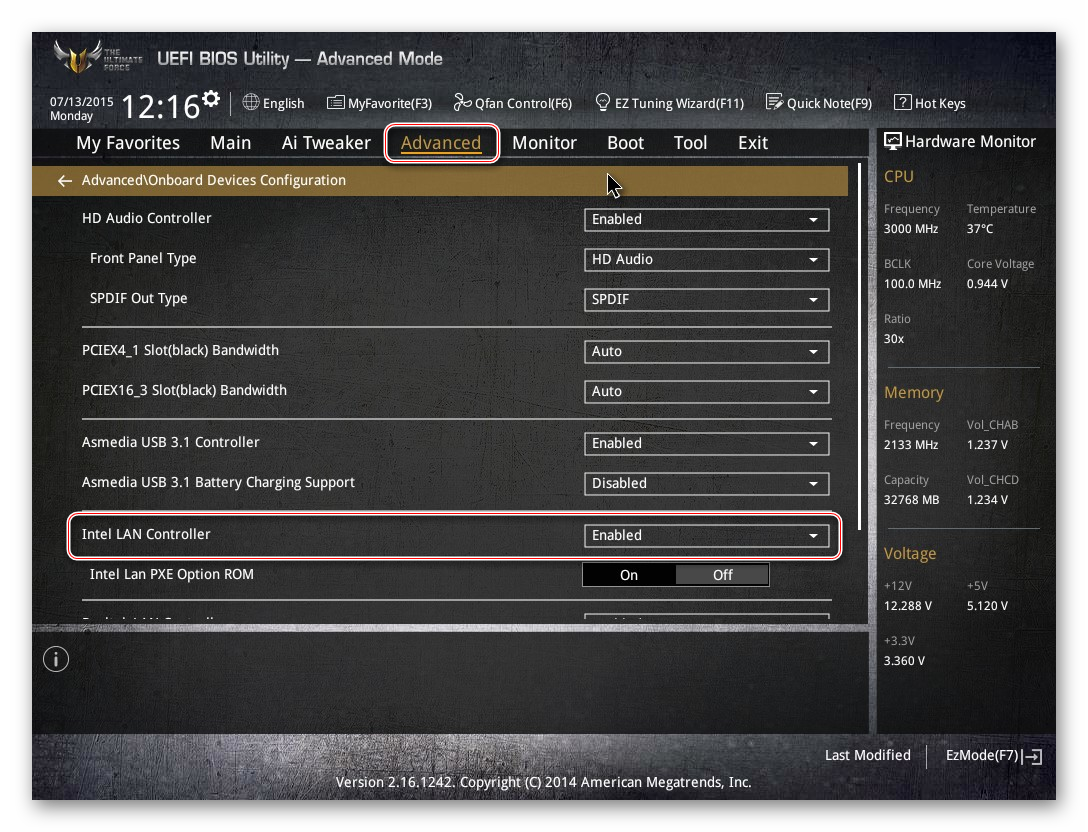Open the HD Audio Controller dropdown
This screenshot has width=1088, height=832.
tap(706, 219)
